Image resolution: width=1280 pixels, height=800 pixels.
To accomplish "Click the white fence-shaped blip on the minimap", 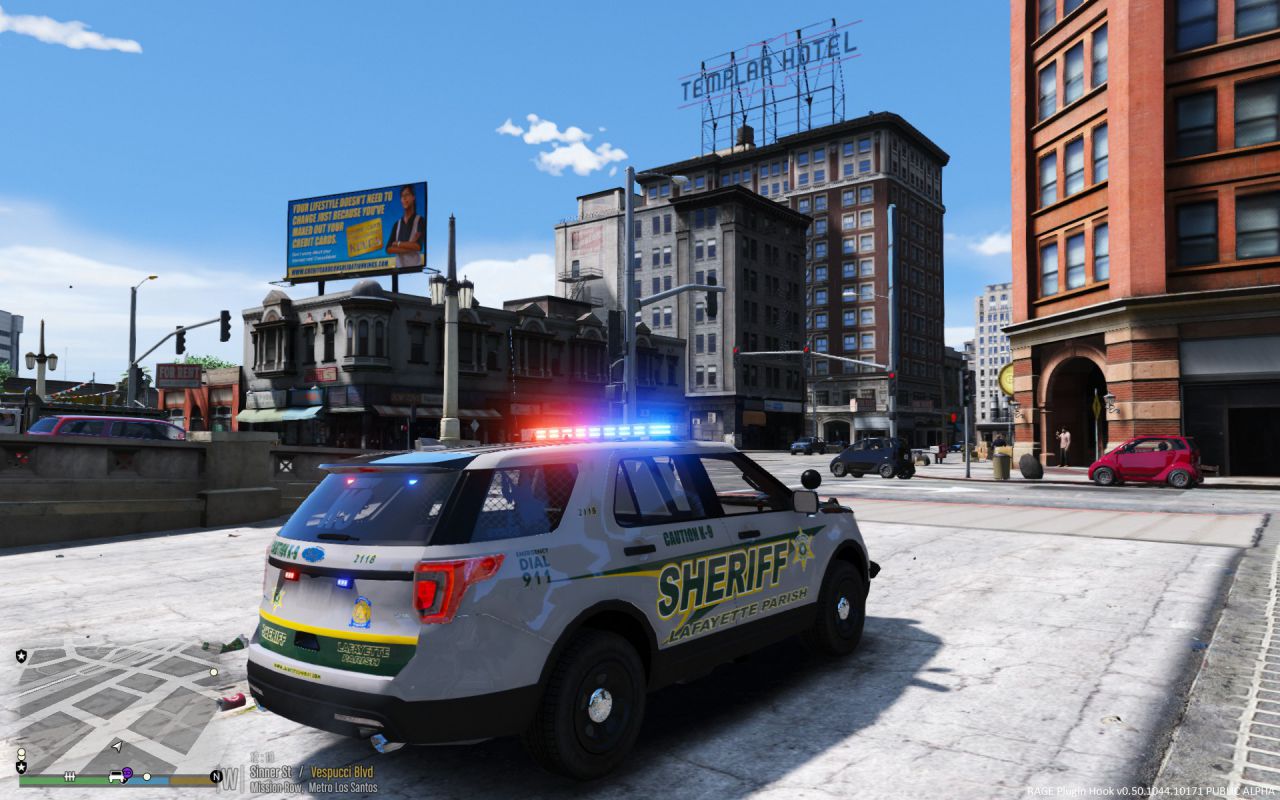I will click(71, 776).
